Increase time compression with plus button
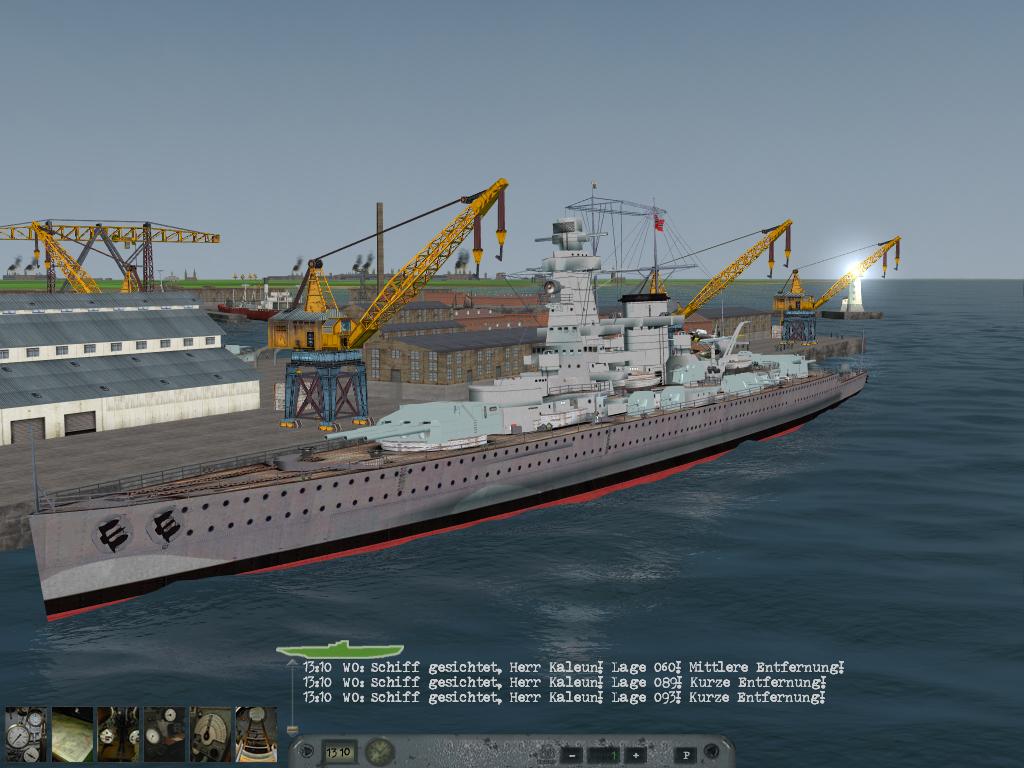The width and height of the screenshot is (1024, 768). click(x=634, y=755)
